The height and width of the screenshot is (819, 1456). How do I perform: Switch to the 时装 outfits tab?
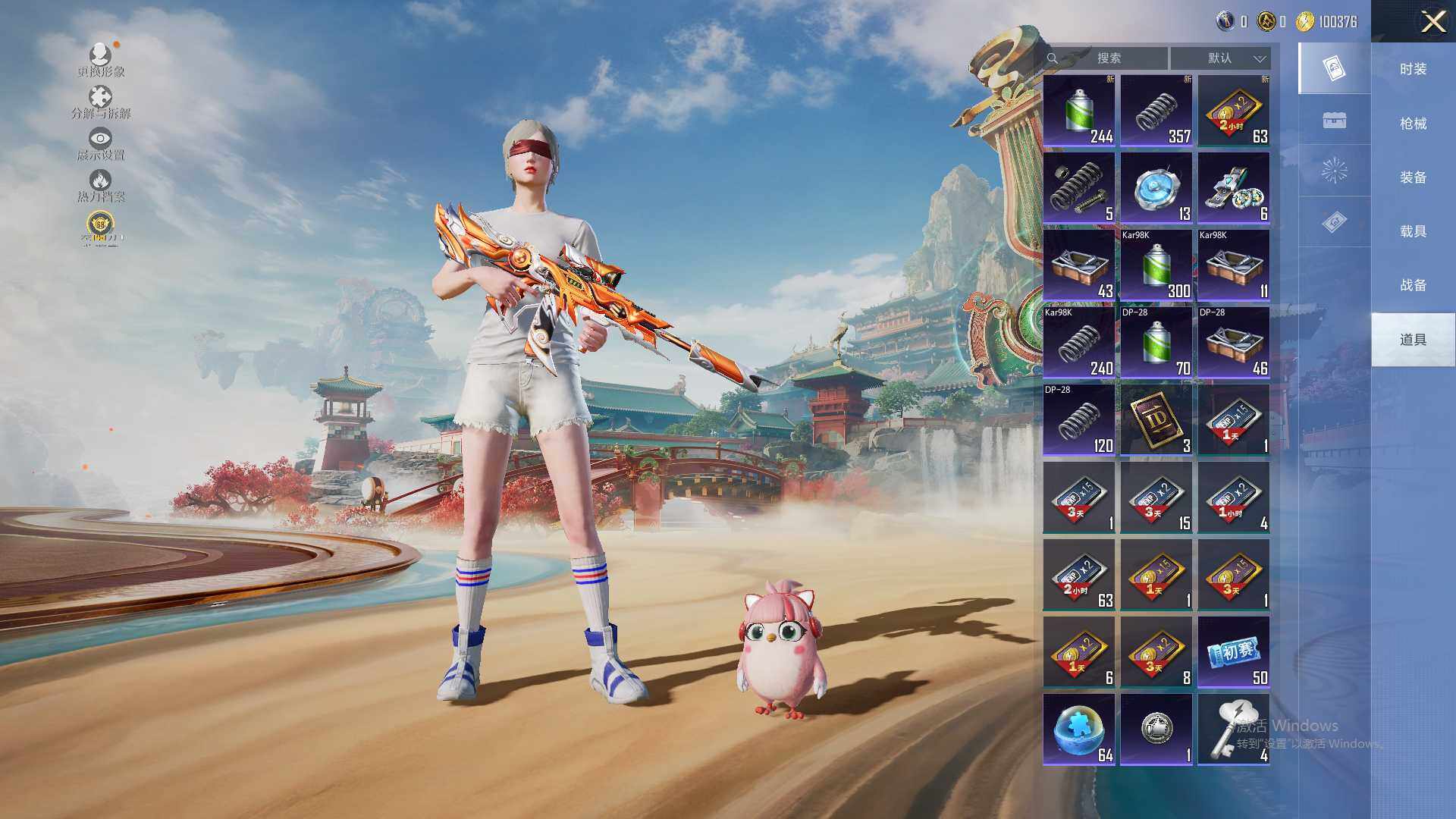[1413, 69]
